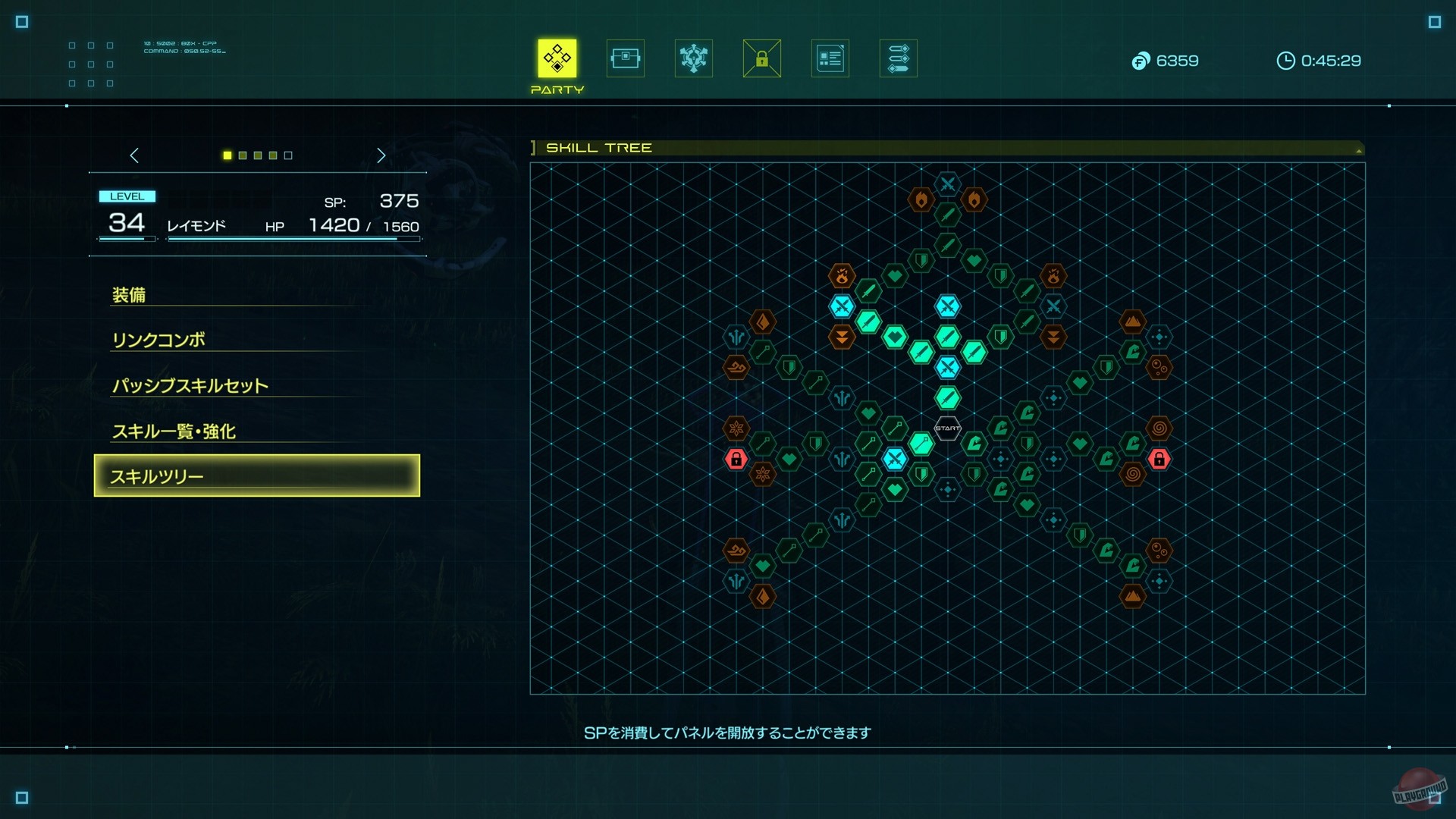Select the Party icon in the top menu
Image resolution: width=1456 pixels, height=819 pixels.
[x=557, y=58]
